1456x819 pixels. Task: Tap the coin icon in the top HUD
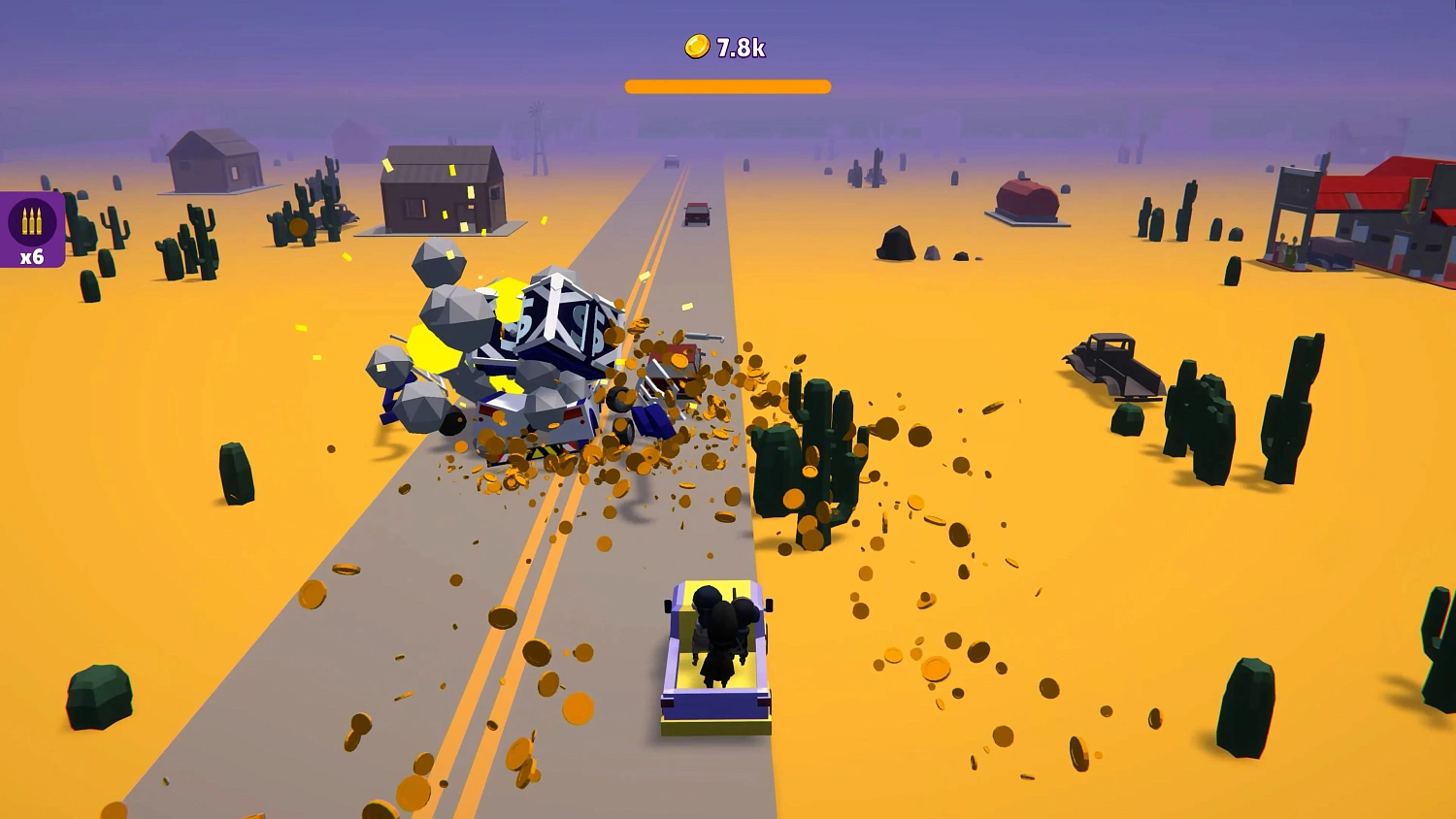697,45
